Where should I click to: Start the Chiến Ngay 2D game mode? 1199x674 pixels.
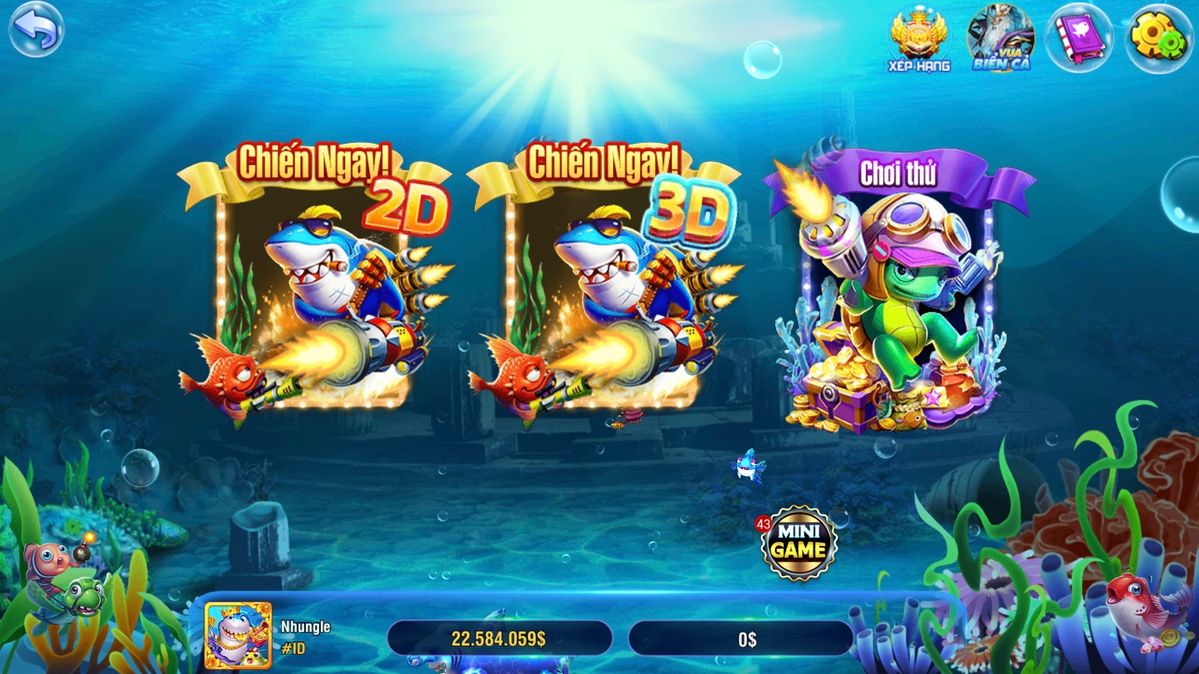pos(314,290)
